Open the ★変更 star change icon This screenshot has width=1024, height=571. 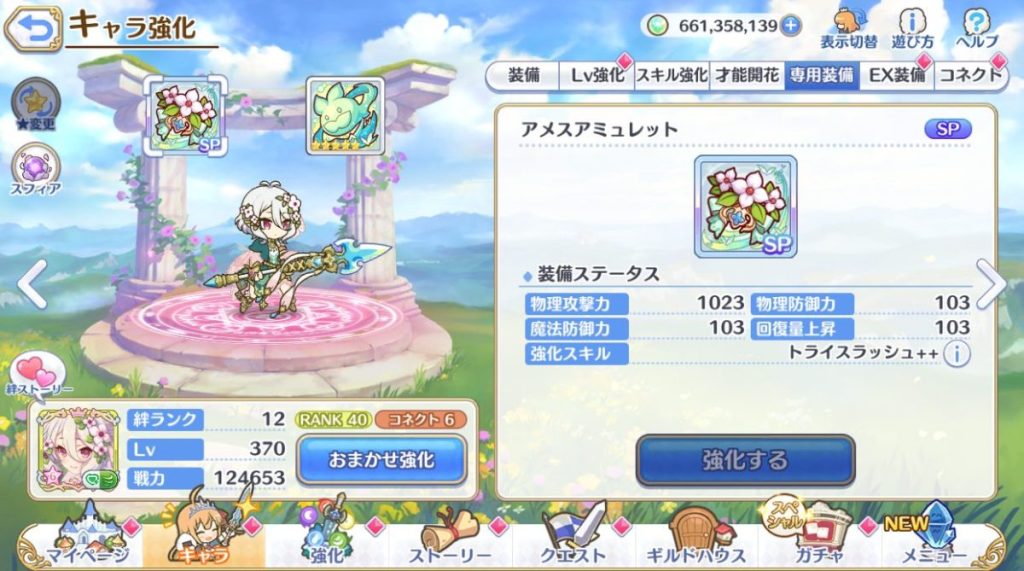(36, 105)
